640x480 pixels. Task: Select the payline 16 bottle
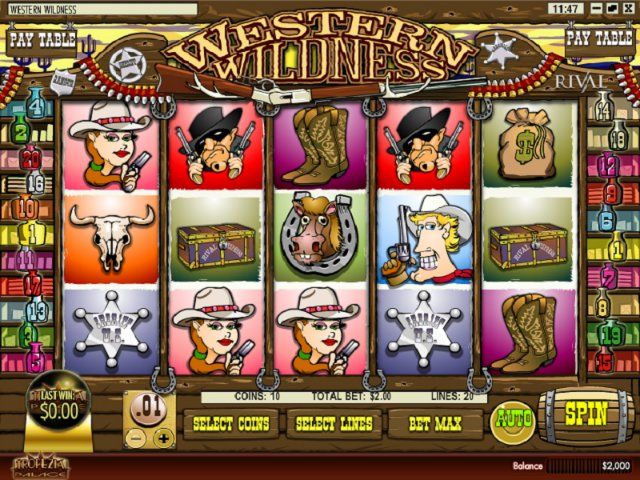click(36, 182)
